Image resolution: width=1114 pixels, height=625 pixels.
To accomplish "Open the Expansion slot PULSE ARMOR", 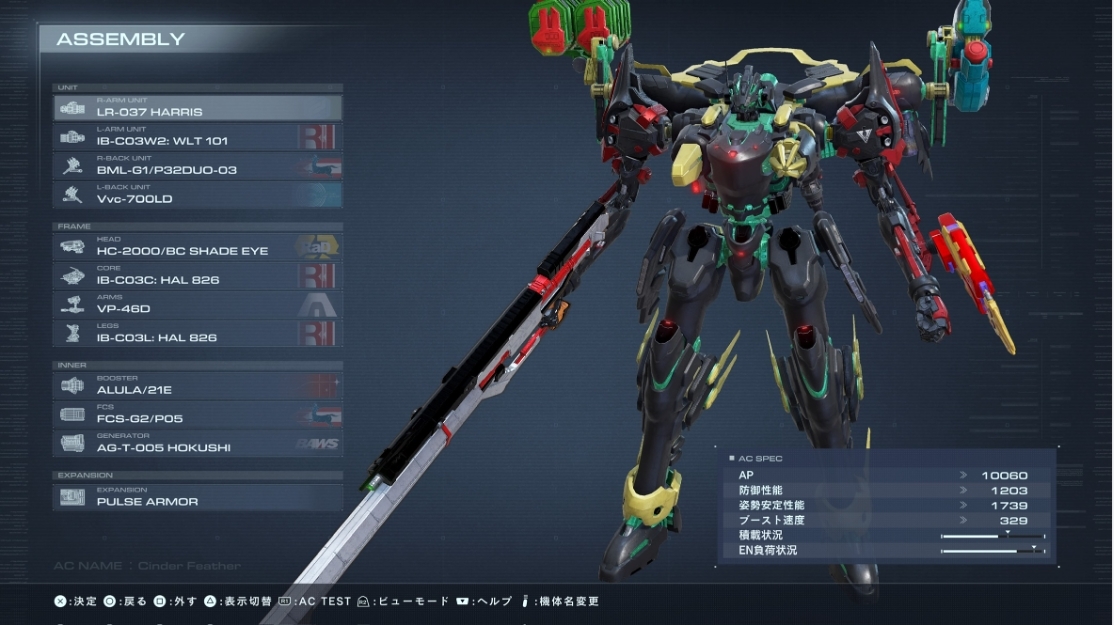I will click(198, 497).
